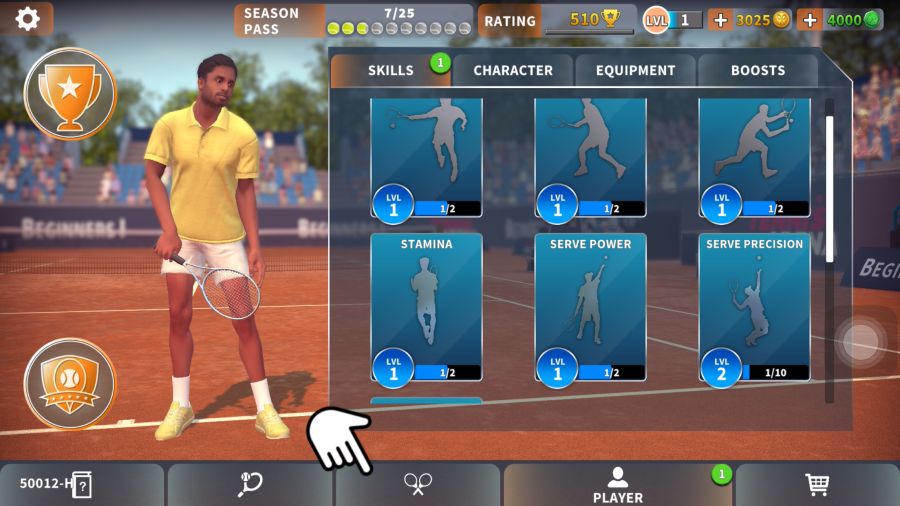The height and width of the screenshot is (506, 900).
Task: Select the Boosts tab
Action: click(758, 70)
